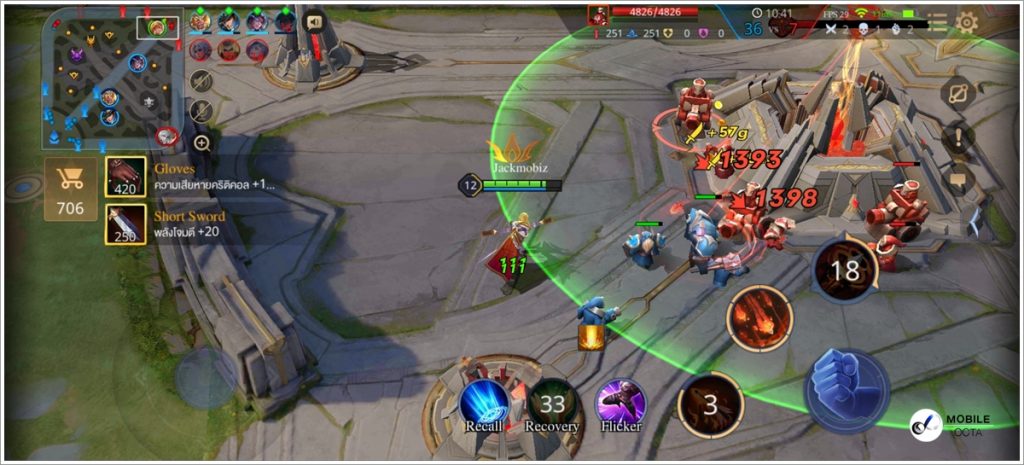
Task: Cast the Recall spell
Action: 484,403
